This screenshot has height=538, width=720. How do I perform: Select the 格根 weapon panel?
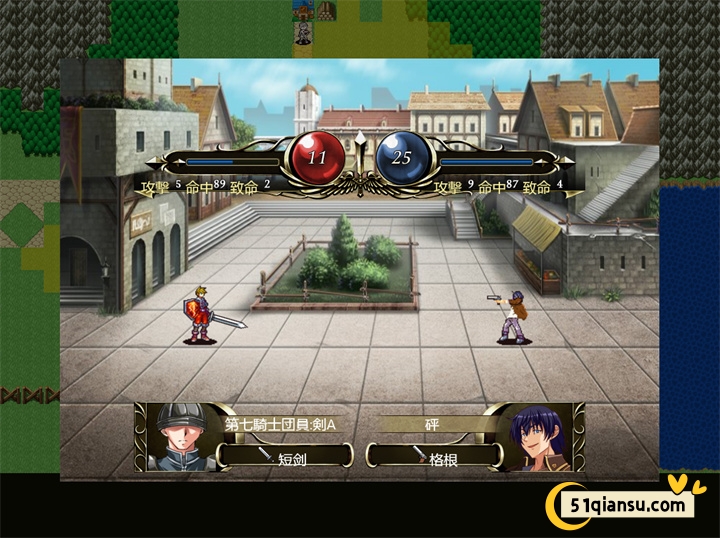tap(436, 456)
